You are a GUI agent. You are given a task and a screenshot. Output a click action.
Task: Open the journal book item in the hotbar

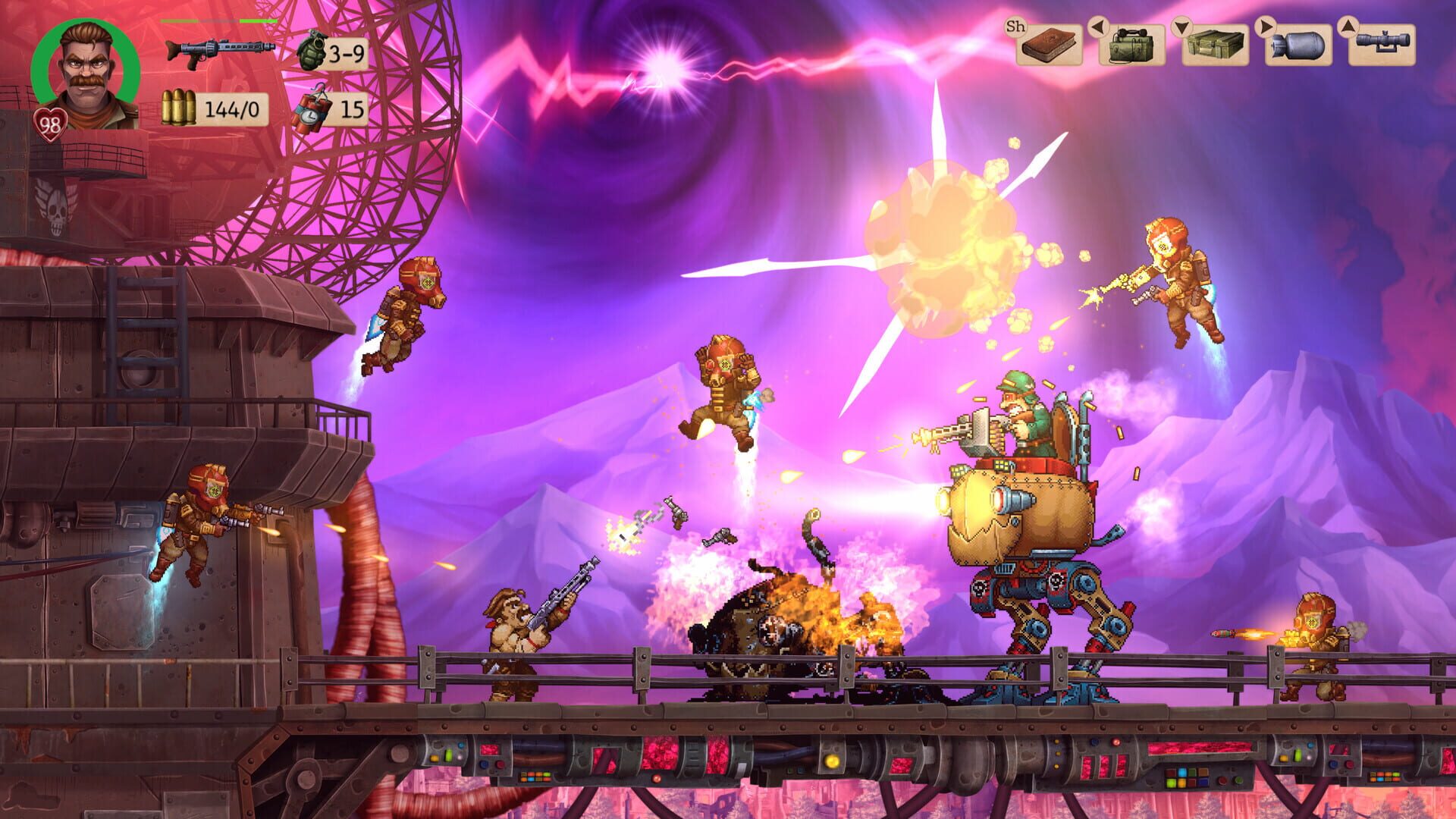(1048, 45)
